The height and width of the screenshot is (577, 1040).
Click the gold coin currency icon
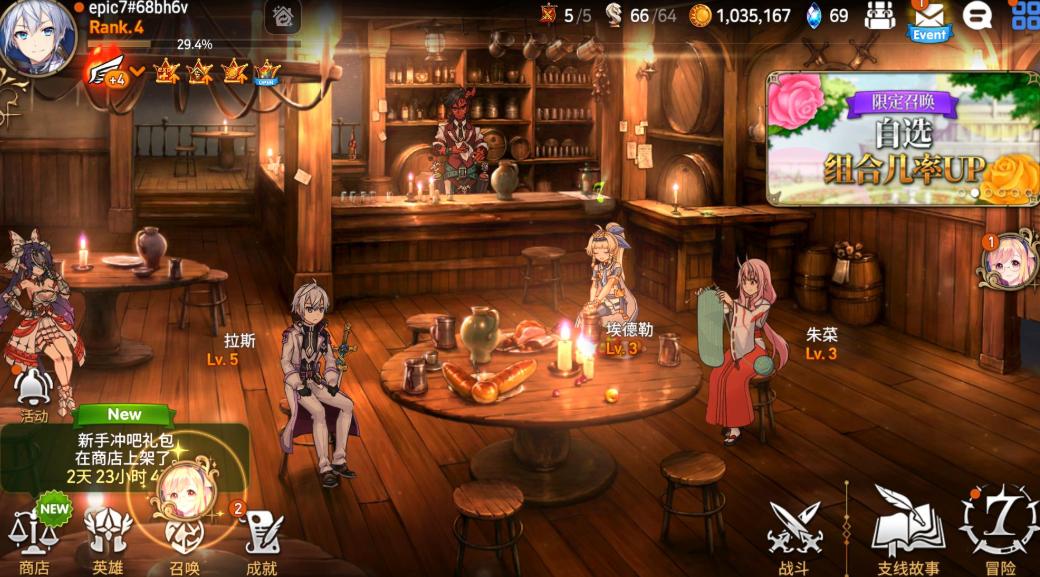coord(700,16)
